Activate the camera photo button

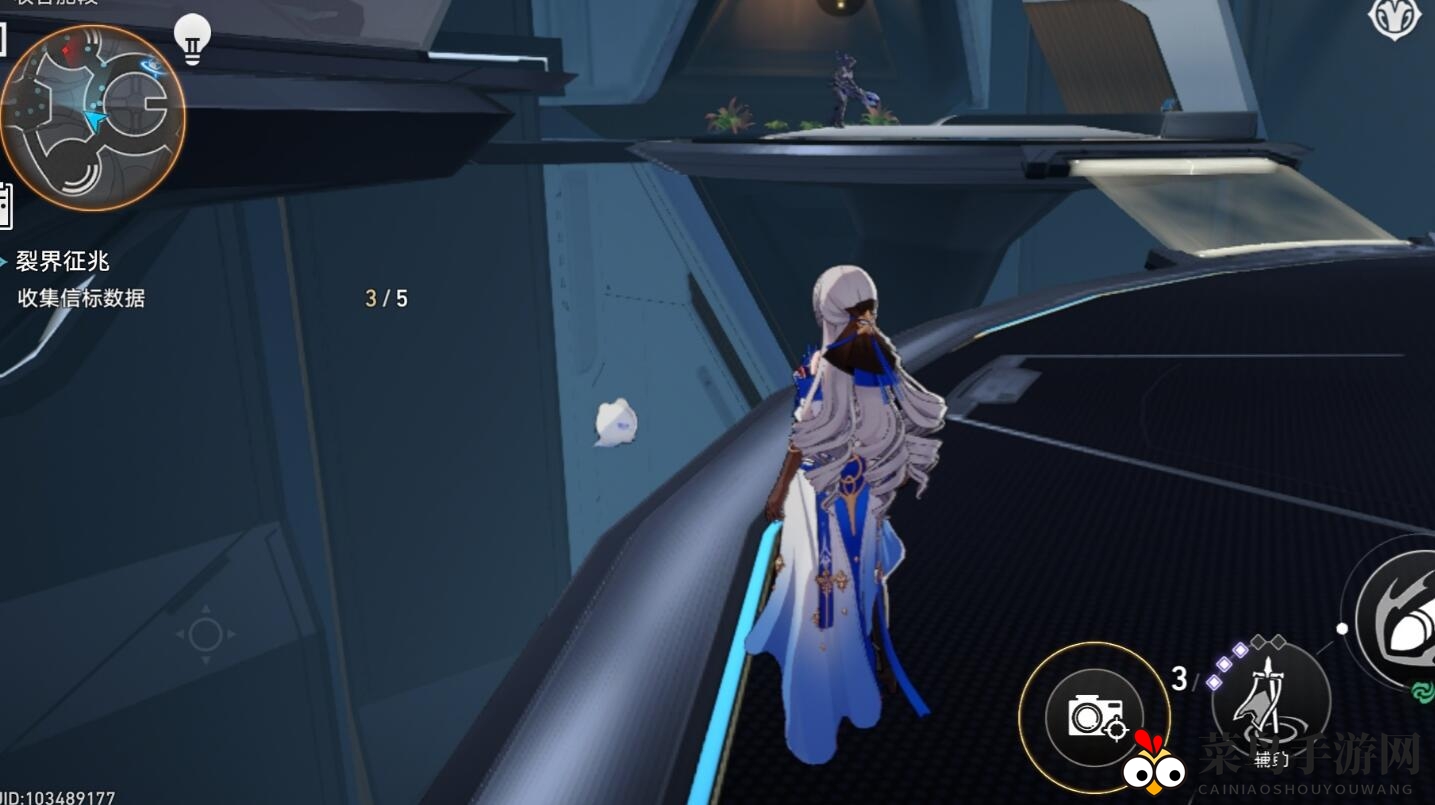[1093, 716]
